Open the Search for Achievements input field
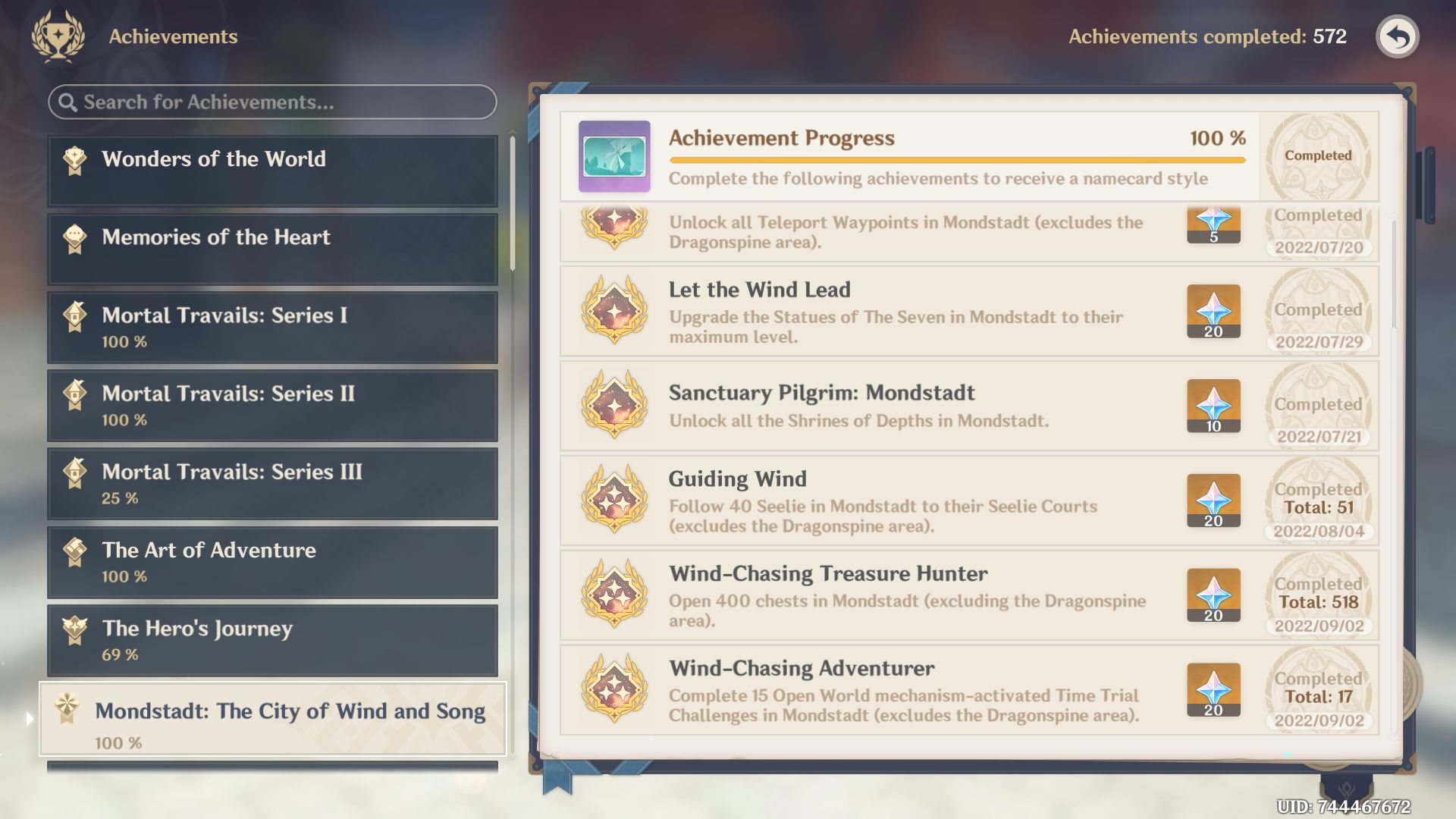 pos(273,101)
